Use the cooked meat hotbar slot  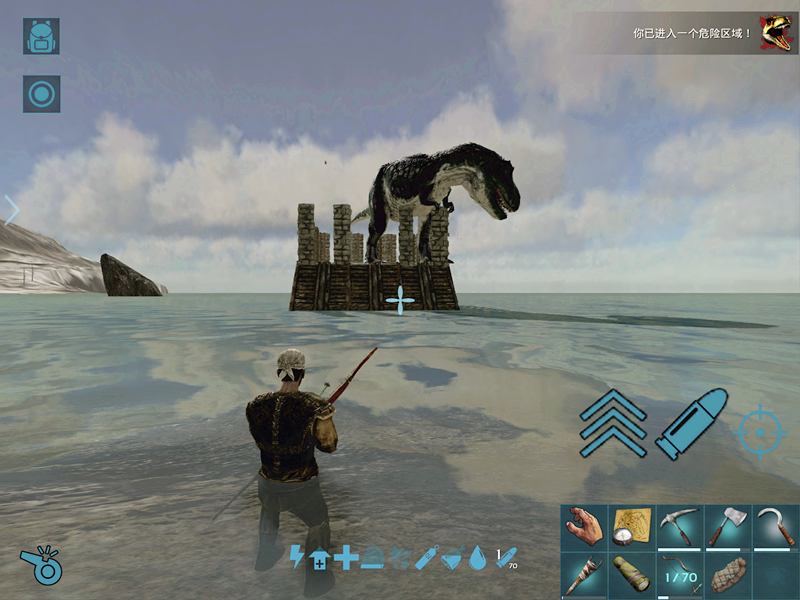(x=727, y=575)
